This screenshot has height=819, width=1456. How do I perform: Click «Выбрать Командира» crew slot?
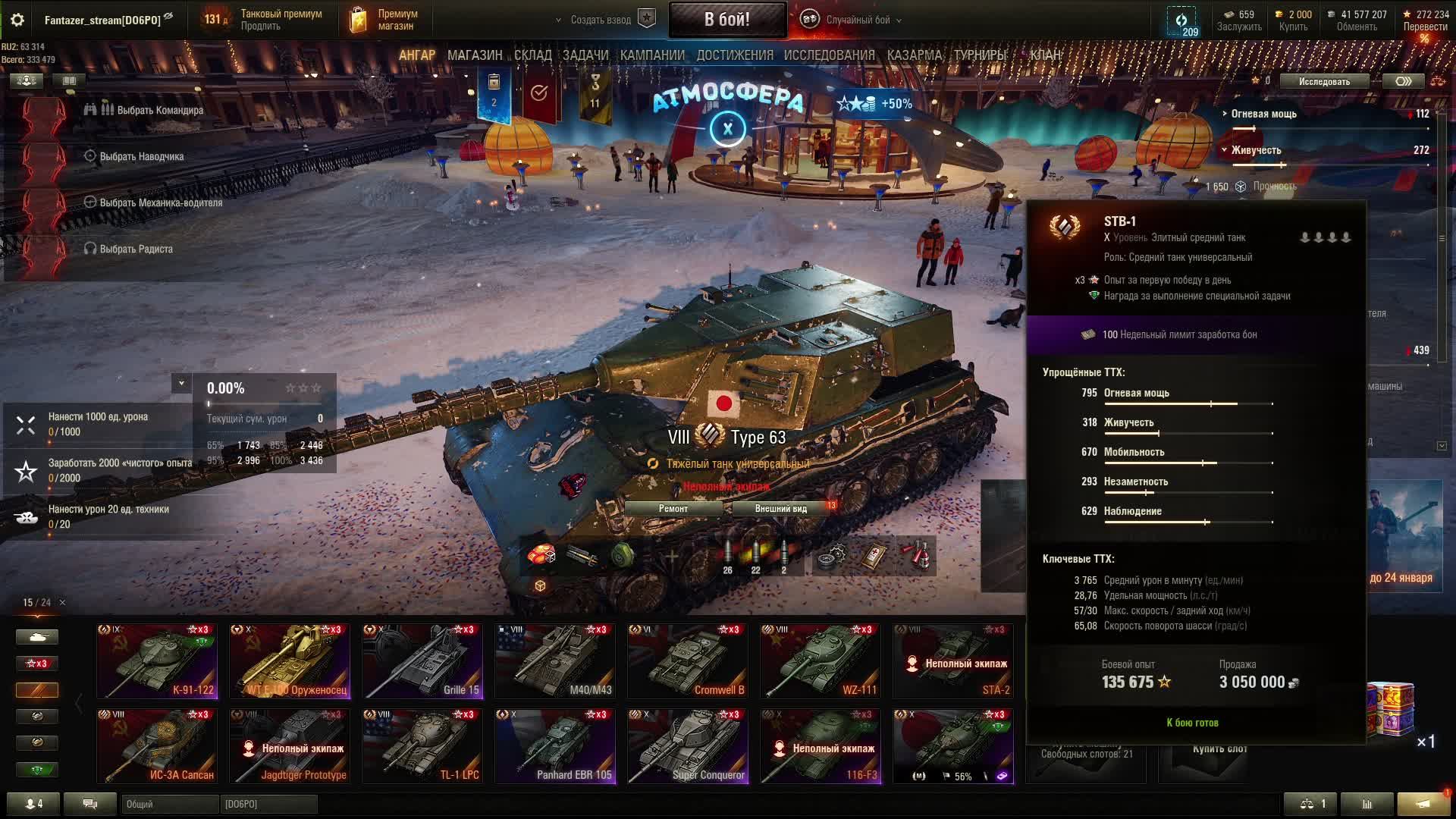(159, 111)
